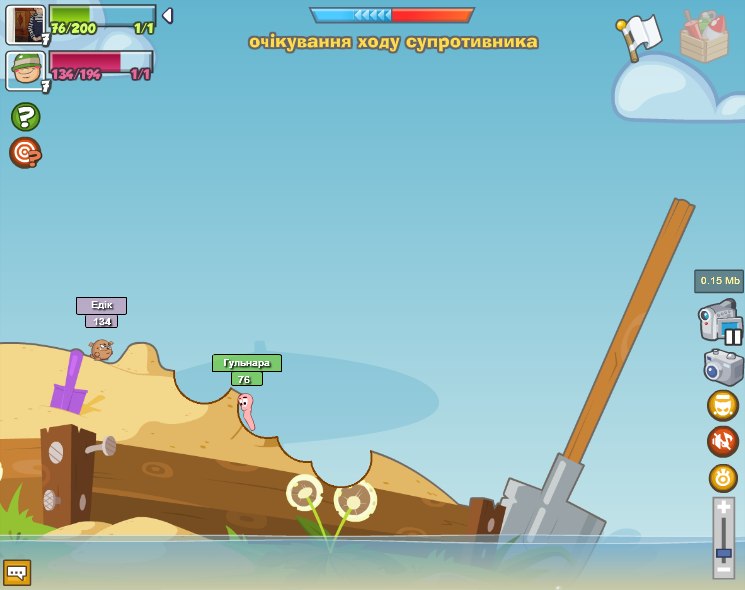
Task: Click the yellow masked-face round button
Action: click(723, 405)
